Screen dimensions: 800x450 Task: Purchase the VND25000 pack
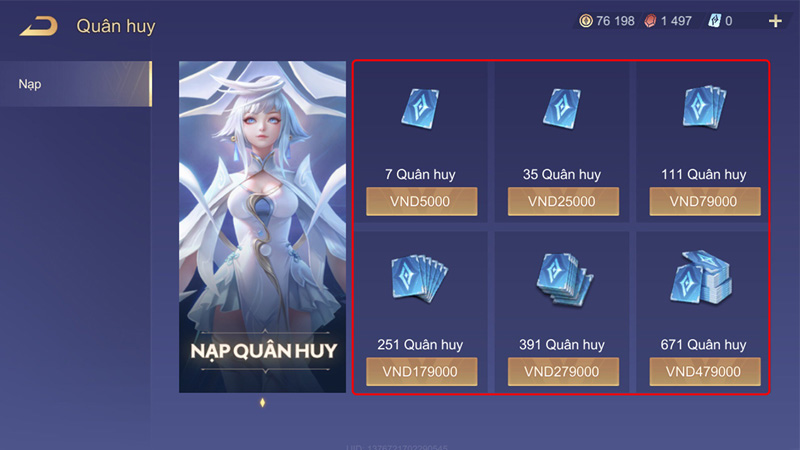coord(561,201)
